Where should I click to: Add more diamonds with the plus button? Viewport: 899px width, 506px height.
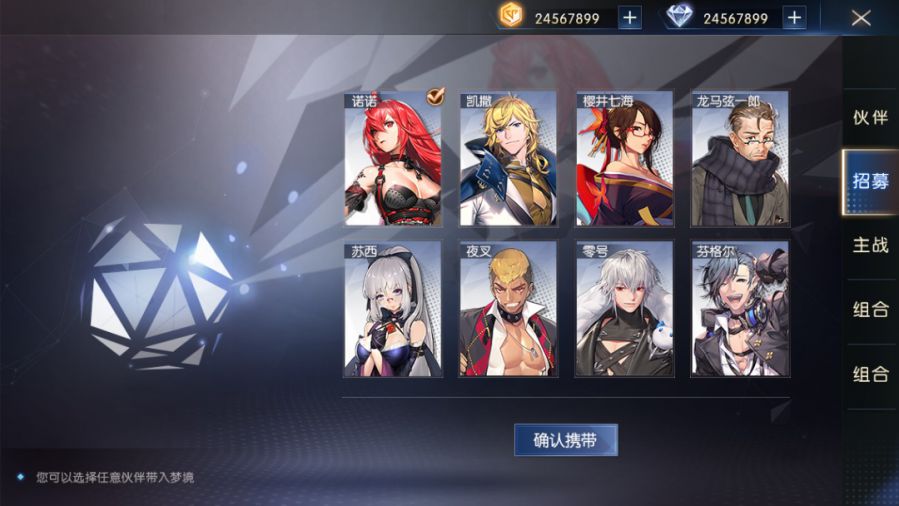[x=794, y=18]
